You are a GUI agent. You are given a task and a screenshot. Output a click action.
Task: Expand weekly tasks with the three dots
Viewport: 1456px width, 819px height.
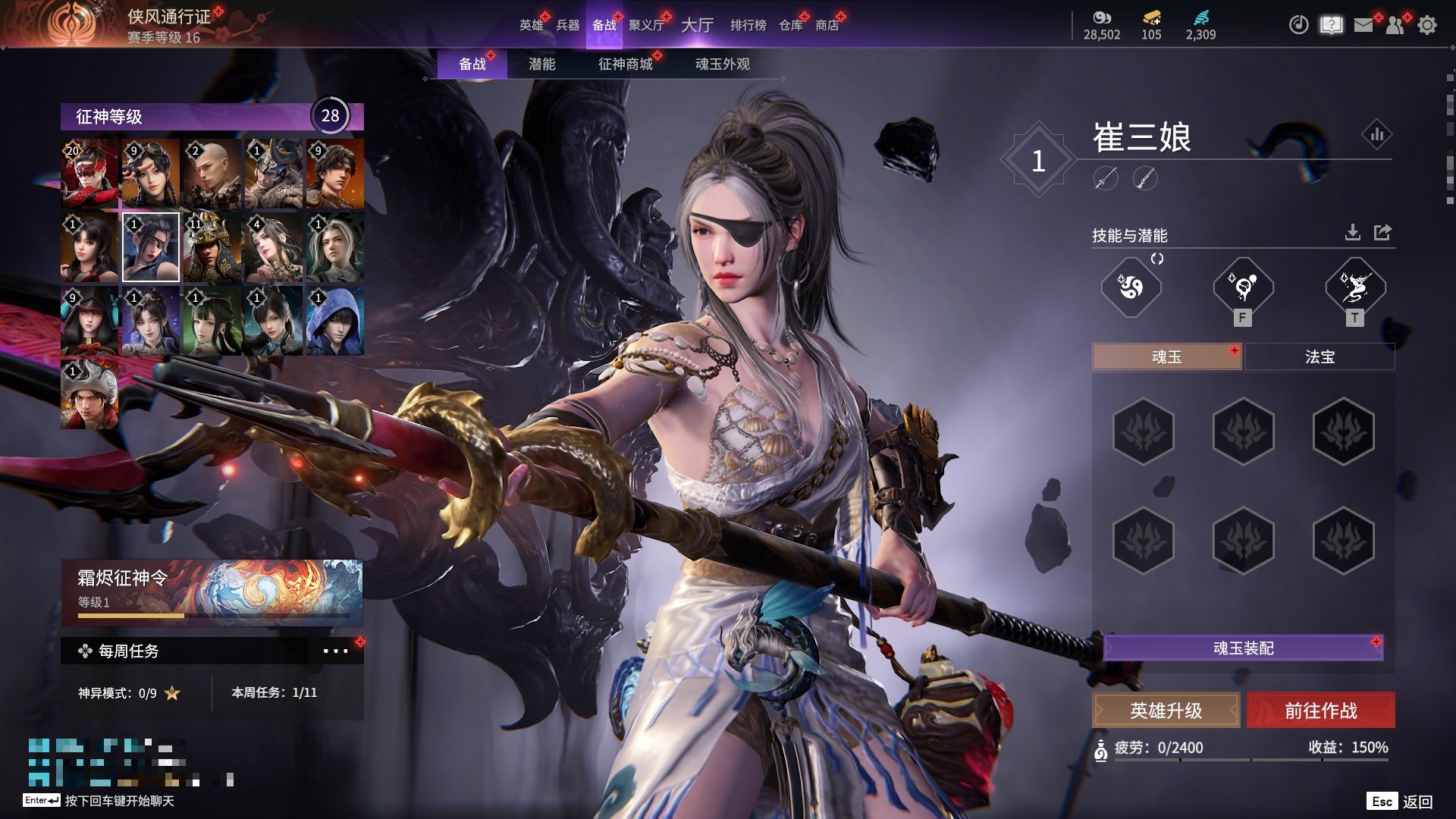[x=335, y=651]
